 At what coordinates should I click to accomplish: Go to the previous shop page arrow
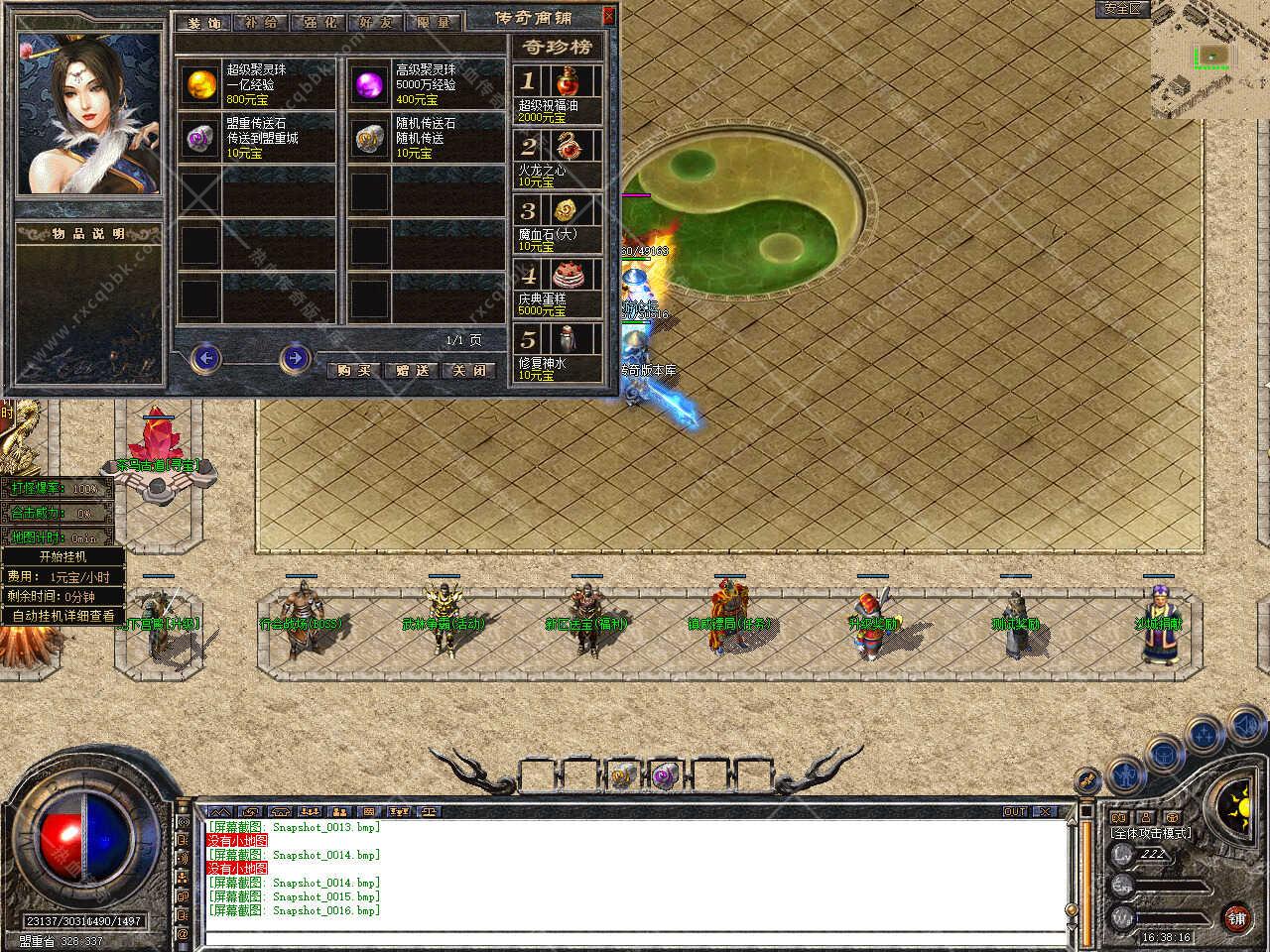pyautogui.click(x=205, y=357)
